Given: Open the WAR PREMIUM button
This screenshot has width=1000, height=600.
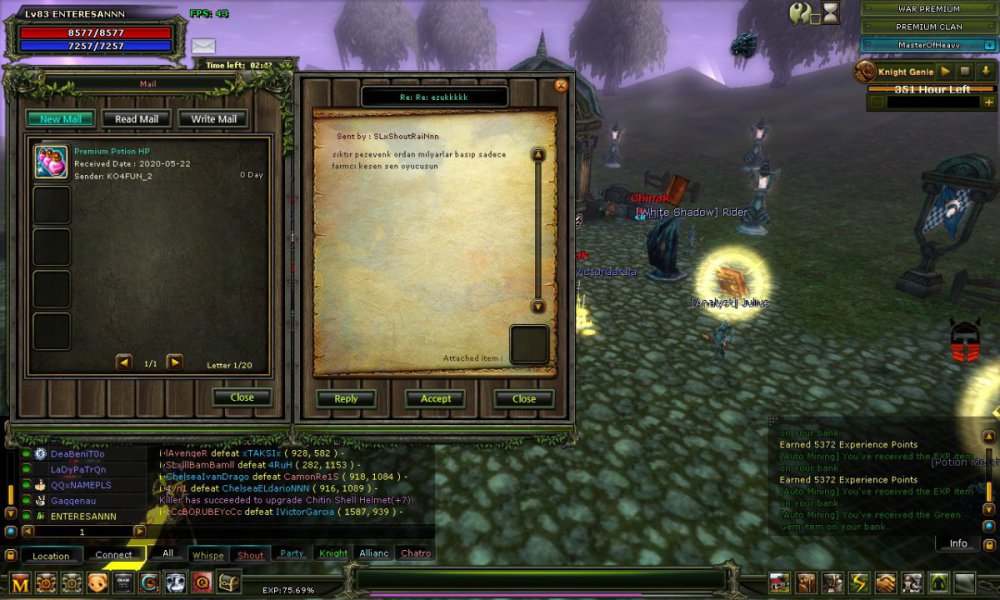Looking at the screenshot, I should [928, 9].
